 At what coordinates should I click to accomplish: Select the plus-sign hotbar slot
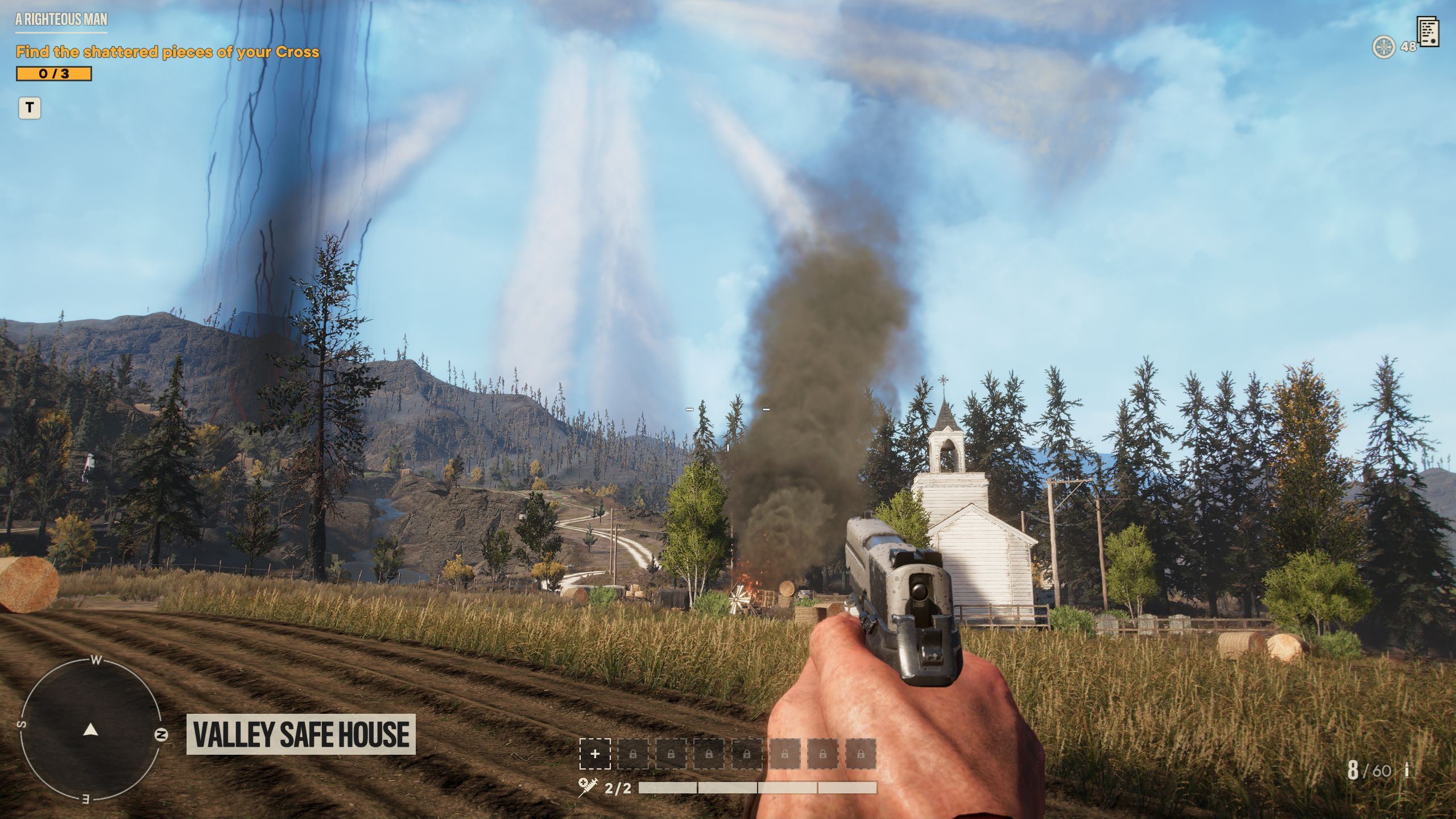(x=595, y=754)
